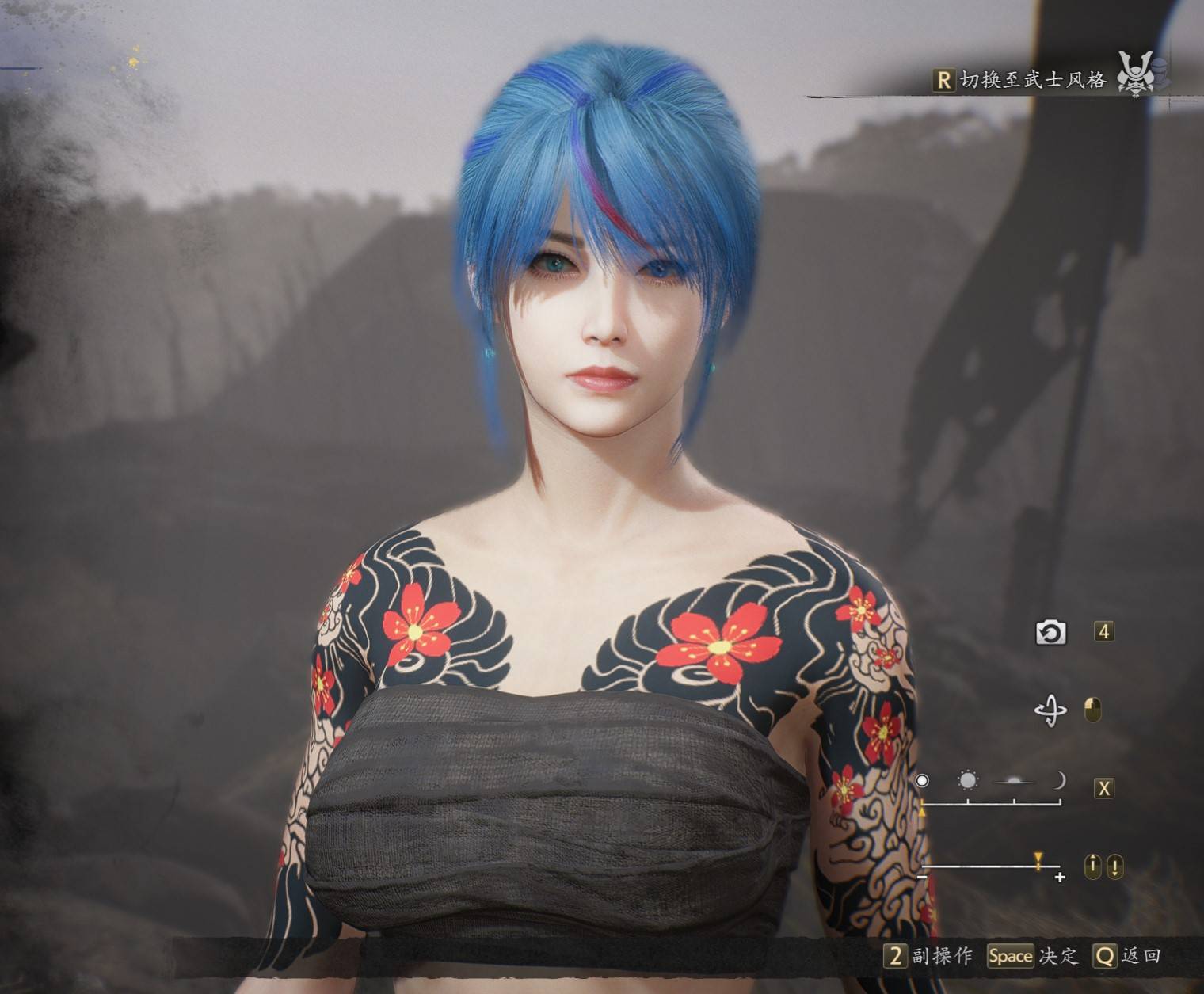1204x994 pixels.
Task: Zoom out with the minus end
Action: click(x=922, y=877)
